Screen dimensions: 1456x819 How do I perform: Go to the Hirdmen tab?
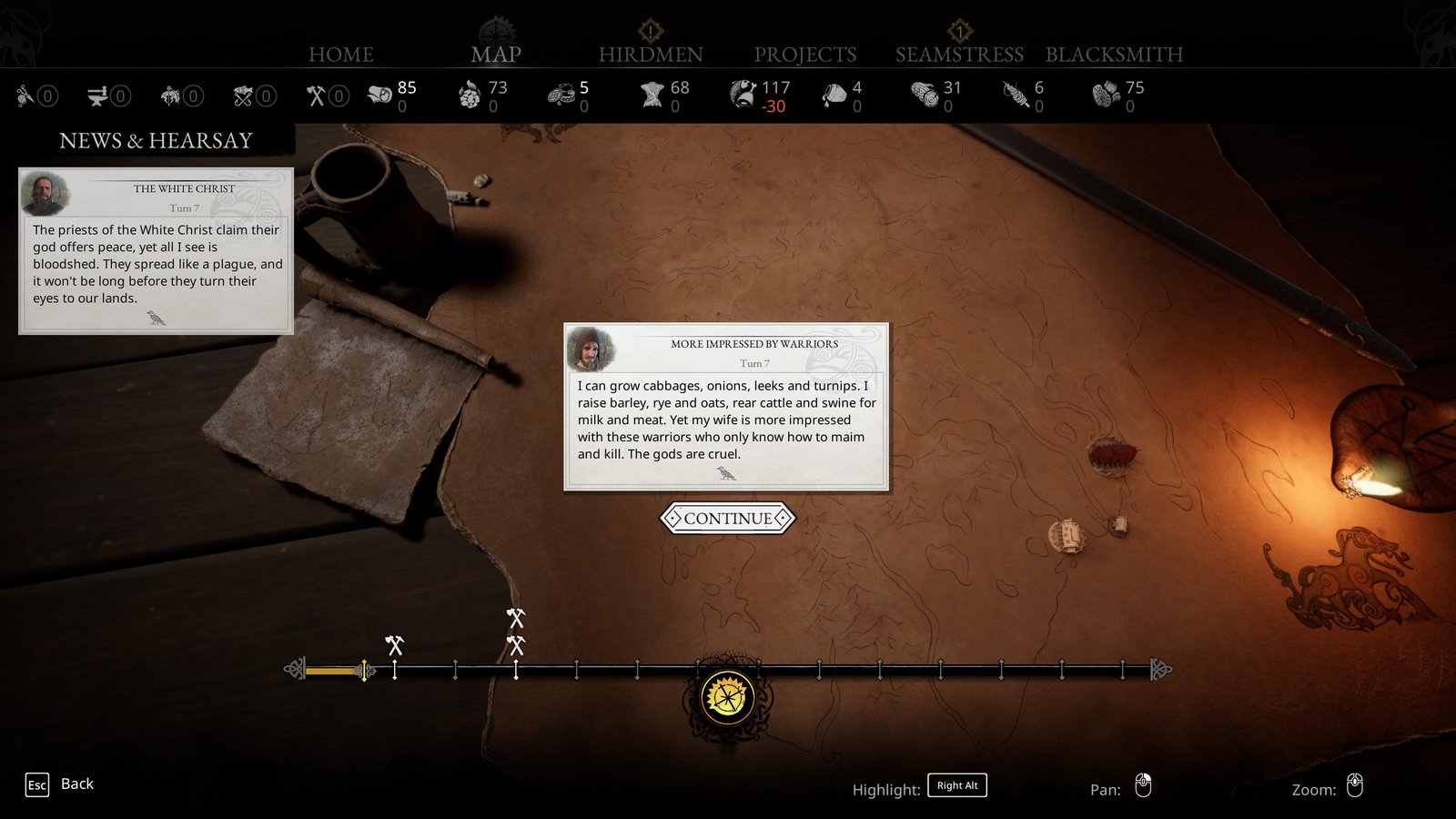tap(651, 55)
